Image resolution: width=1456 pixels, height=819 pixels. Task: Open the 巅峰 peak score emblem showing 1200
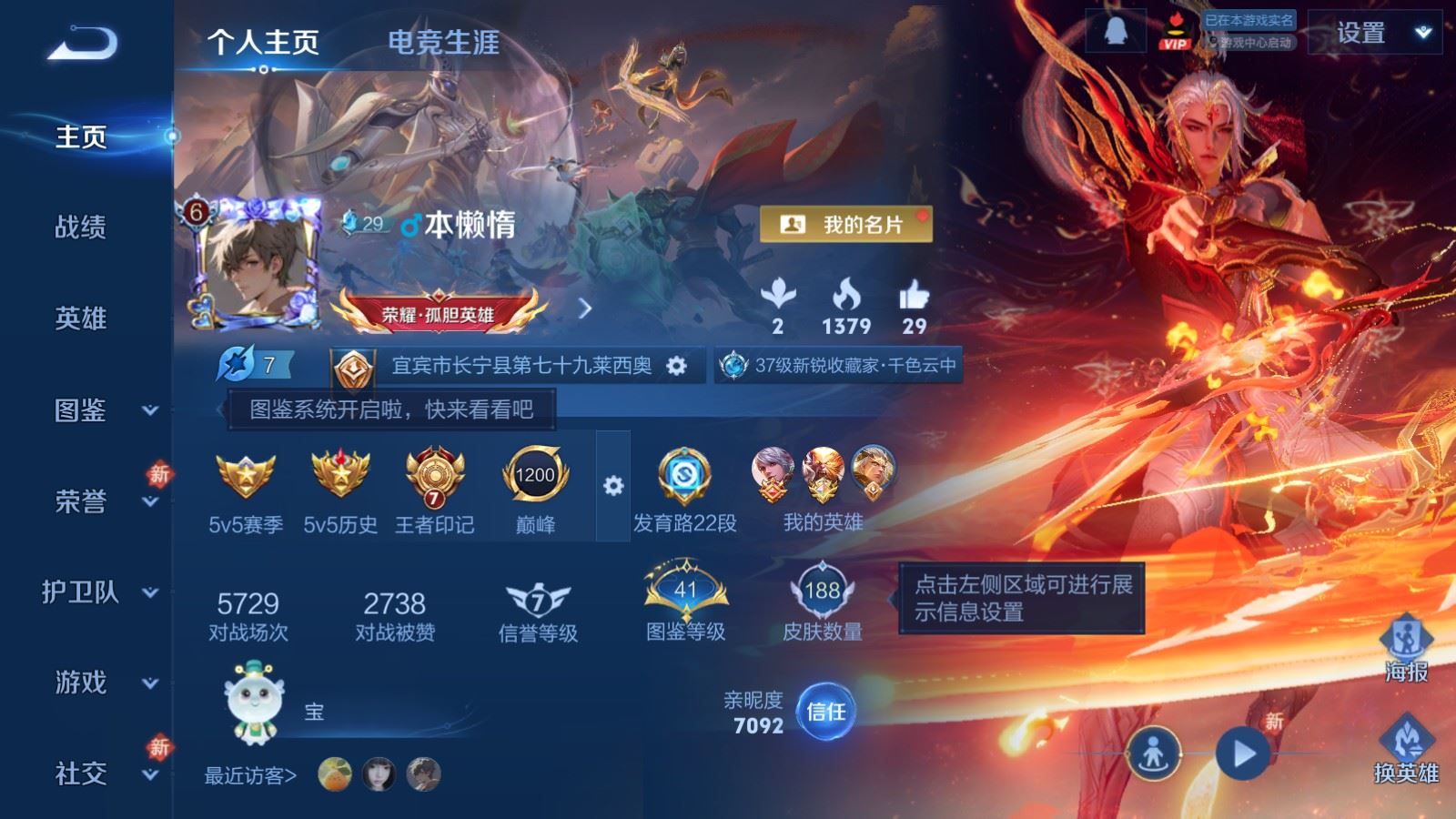(537, 475)
